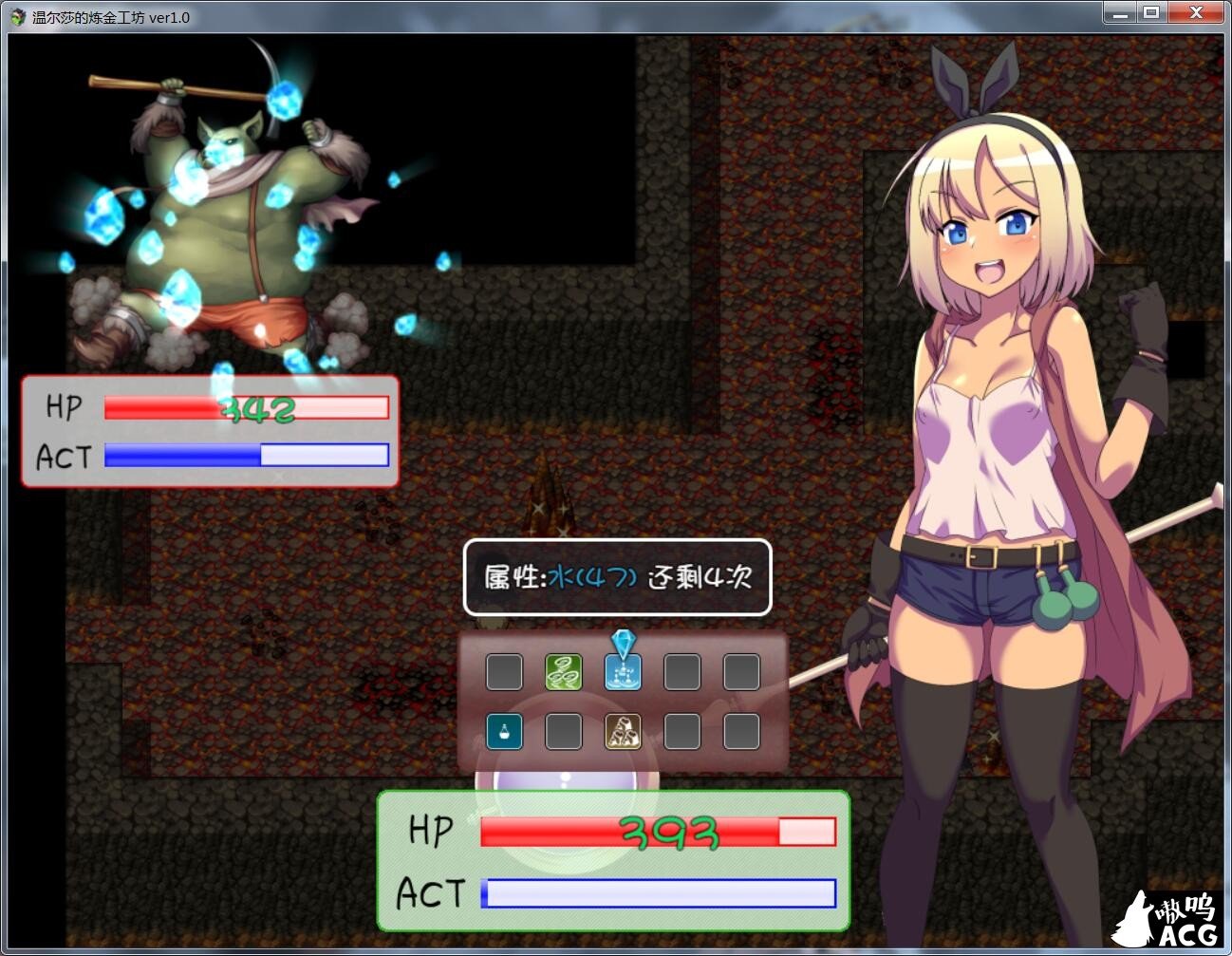Select the water fountain skill marked by the gem

click(x=623, y=670)
